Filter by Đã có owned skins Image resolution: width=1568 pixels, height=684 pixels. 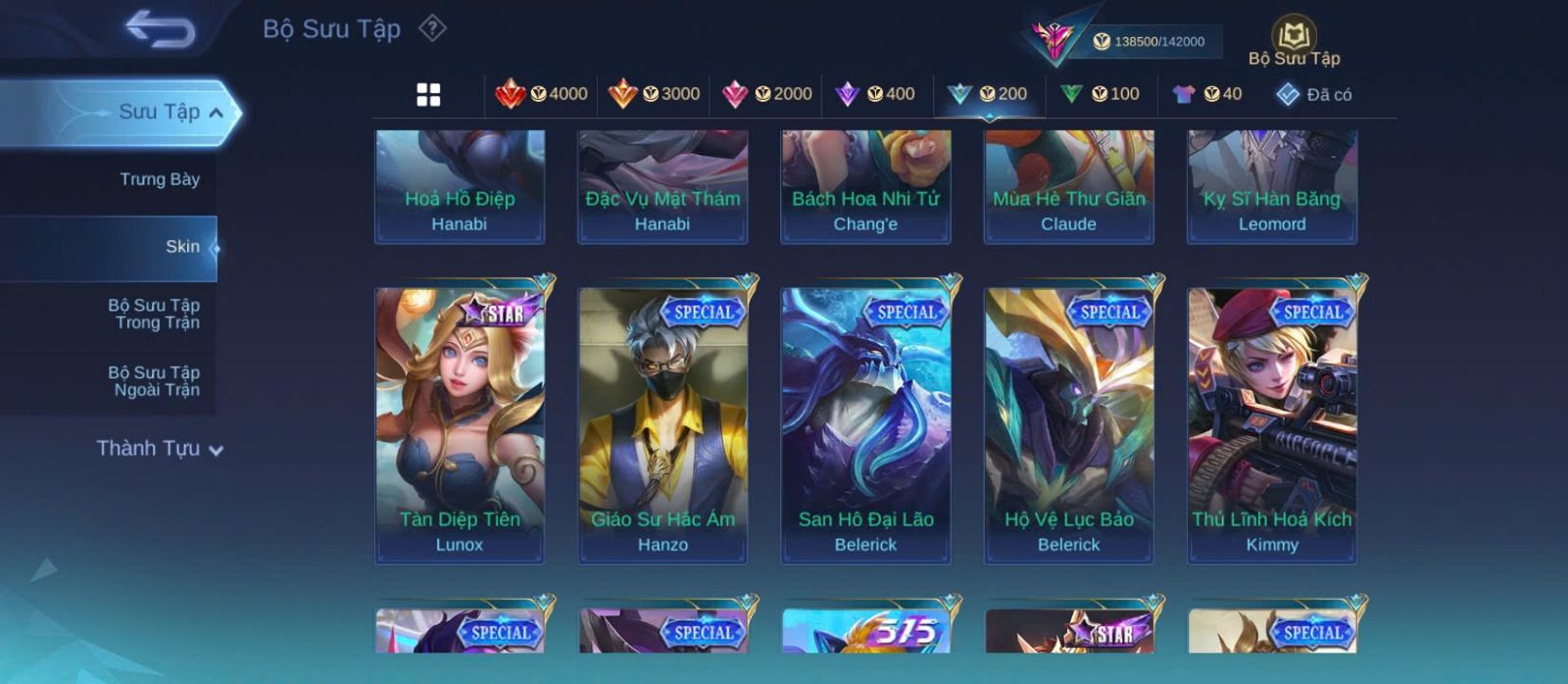1314,94
